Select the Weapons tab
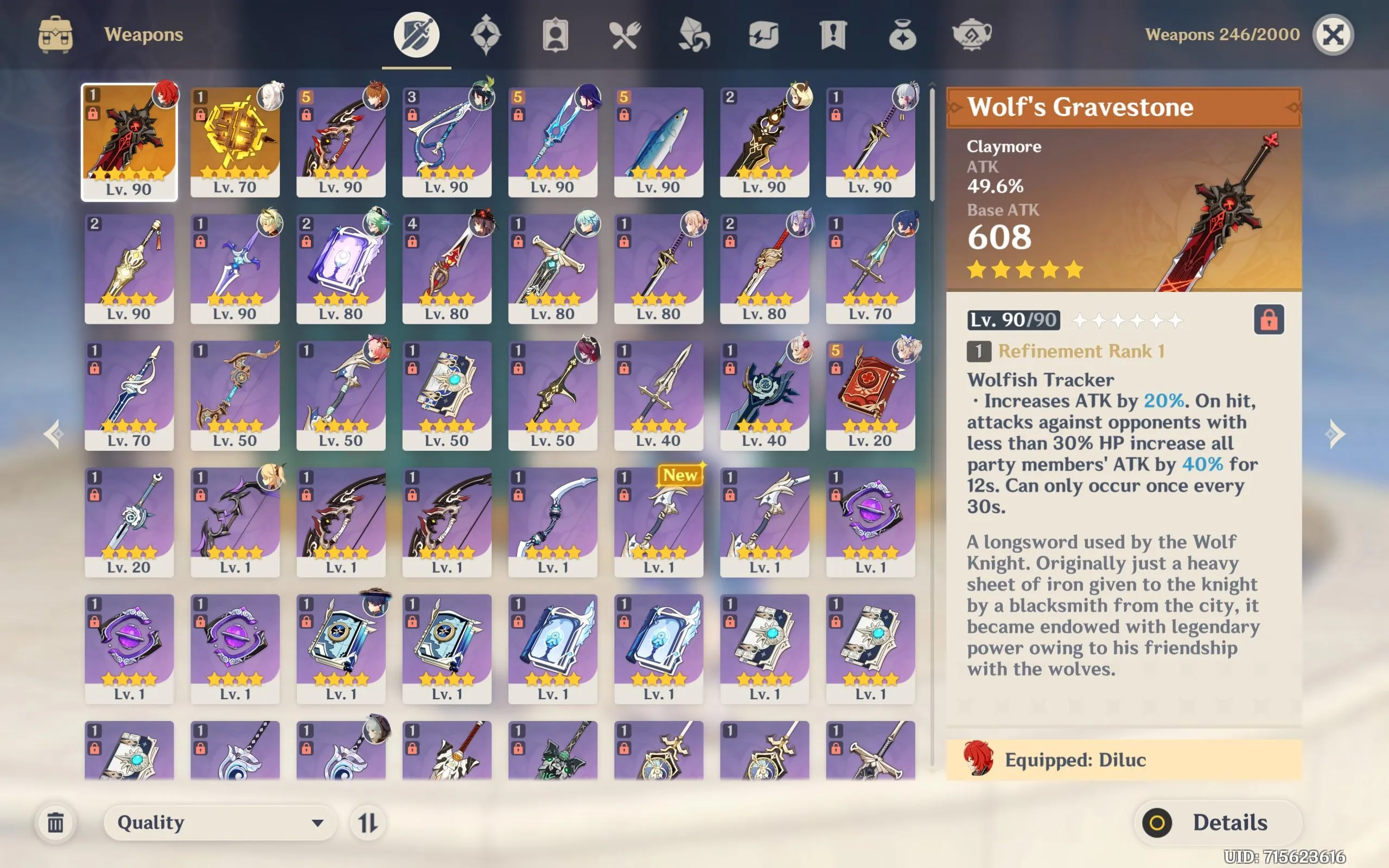The width and height of the screenshot is (1389, 868). 416,34
